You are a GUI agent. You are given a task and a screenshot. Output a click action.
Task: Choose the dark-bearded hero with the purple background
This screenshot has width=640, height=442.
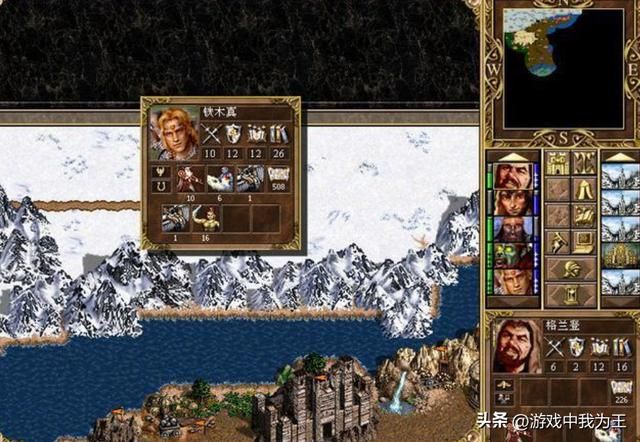[512, 230]
